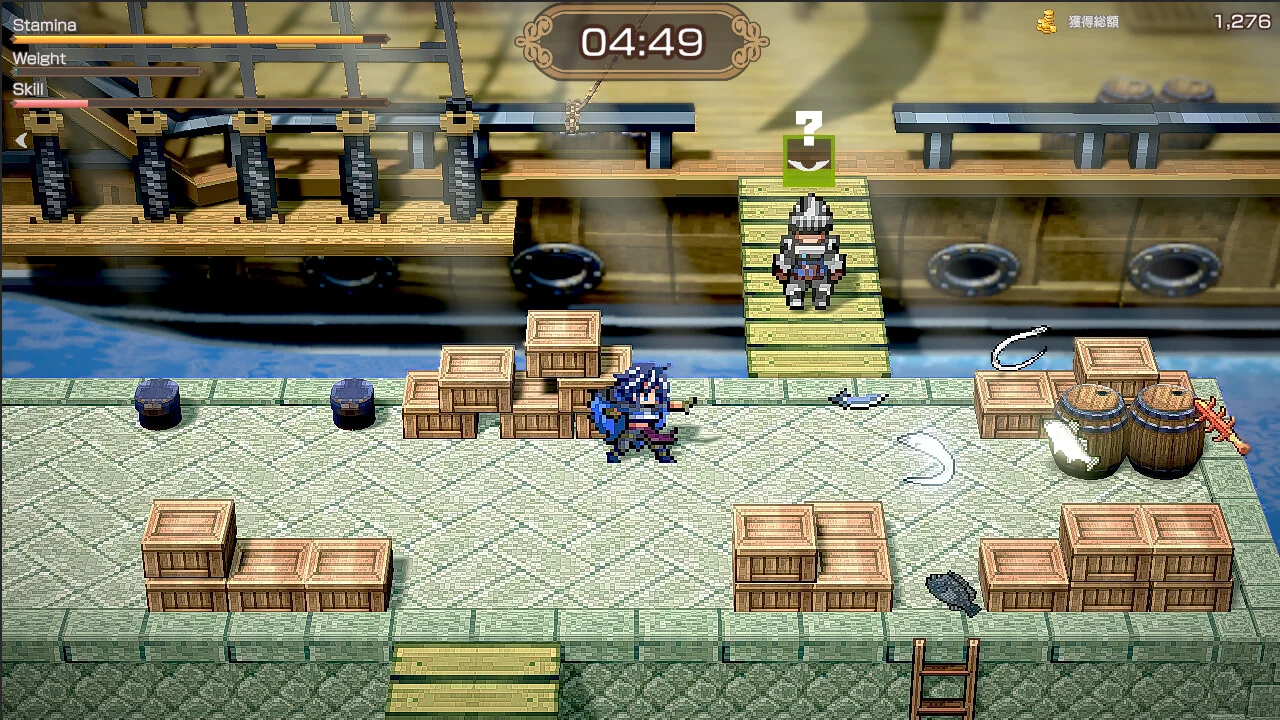1280x720 pixels.
Task: Click the left navigation arrow chevron
Action: pos(20,140)
